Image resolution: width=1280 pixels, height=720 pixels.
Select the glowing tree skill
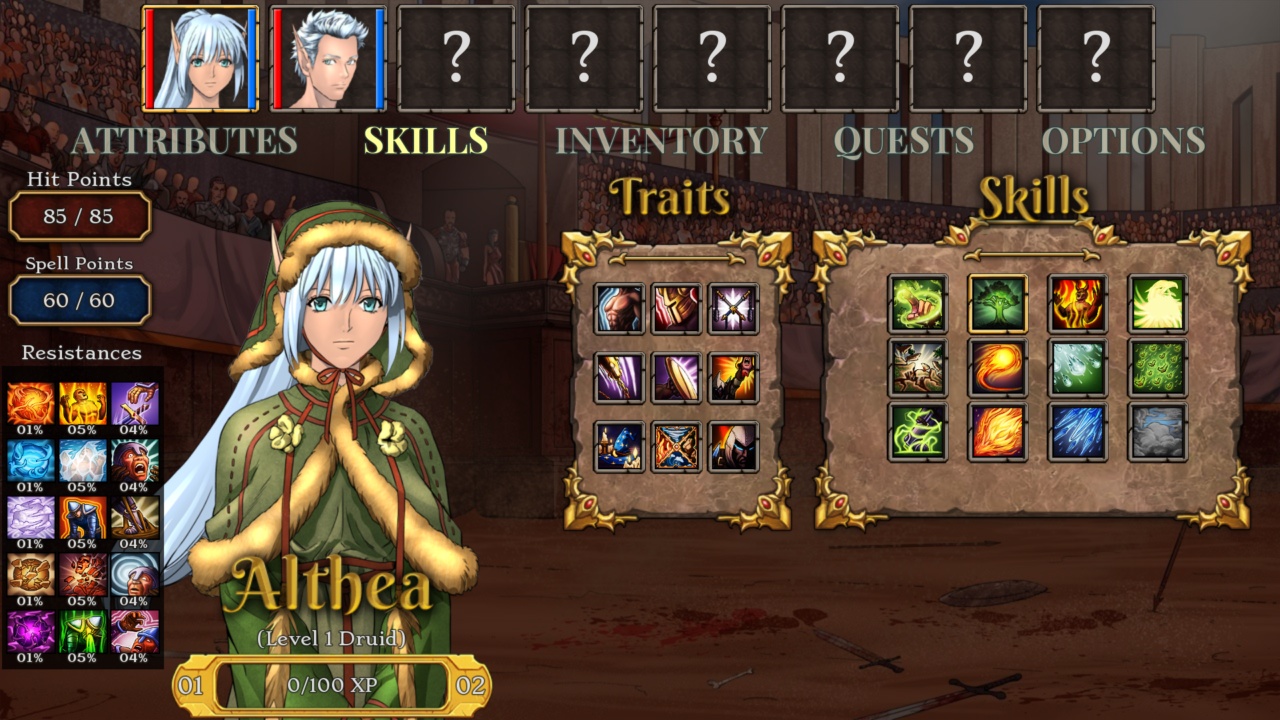pos(997,305)
